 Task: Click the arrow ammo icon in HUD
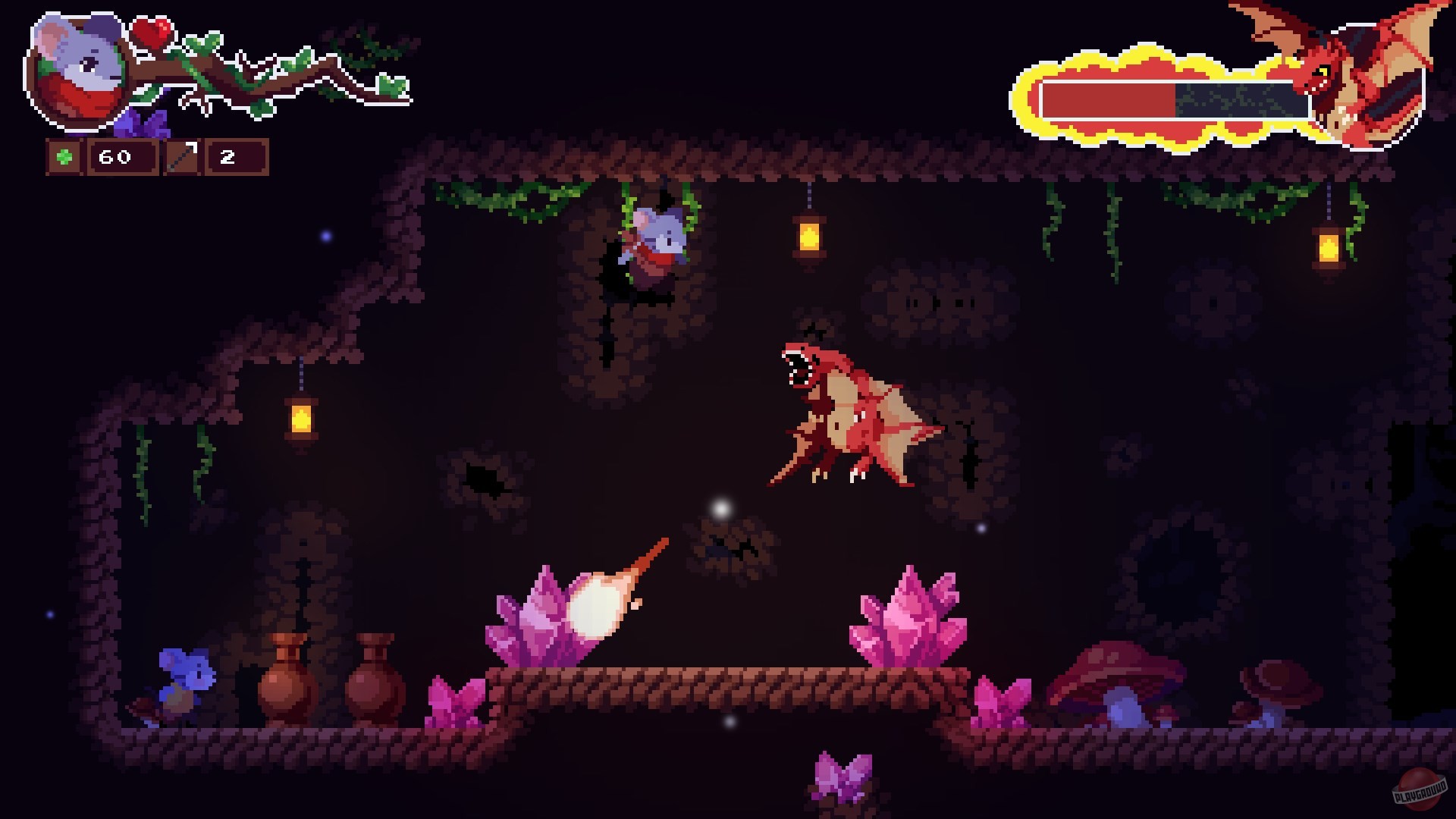coord(182,157)
